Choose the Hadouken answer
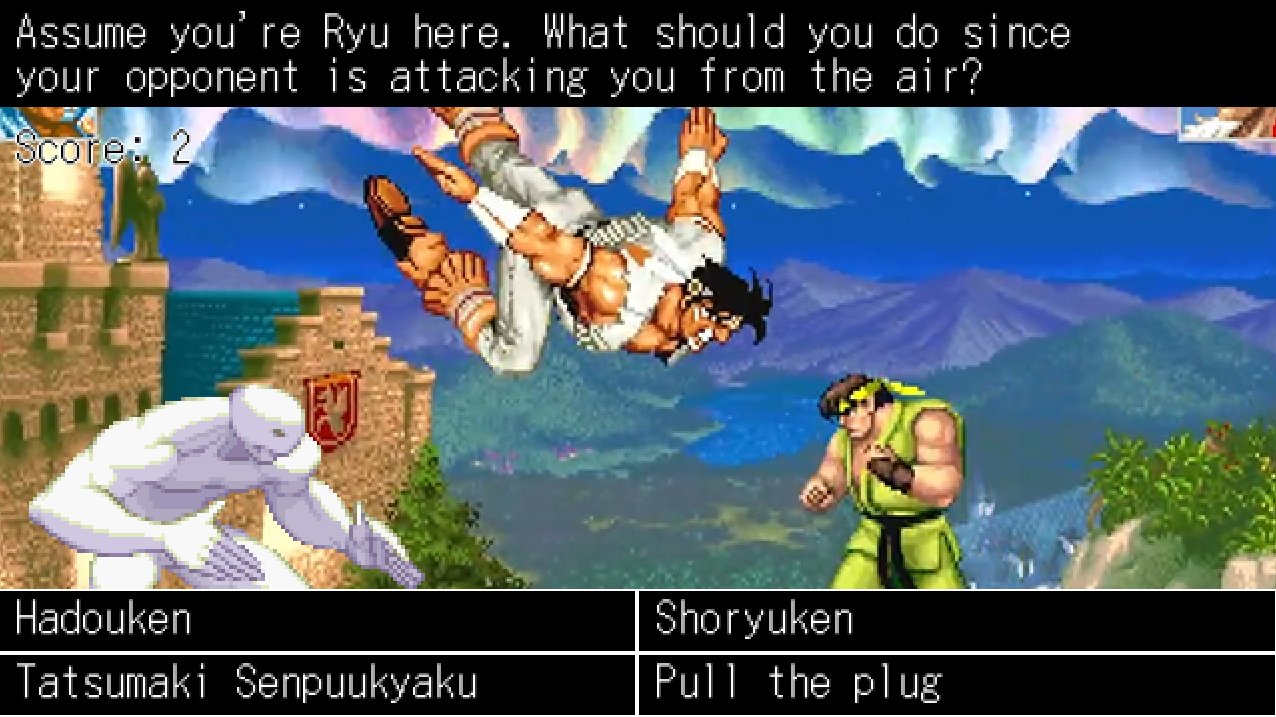Viewport: 1276px width, 717px height. point(317,621)
